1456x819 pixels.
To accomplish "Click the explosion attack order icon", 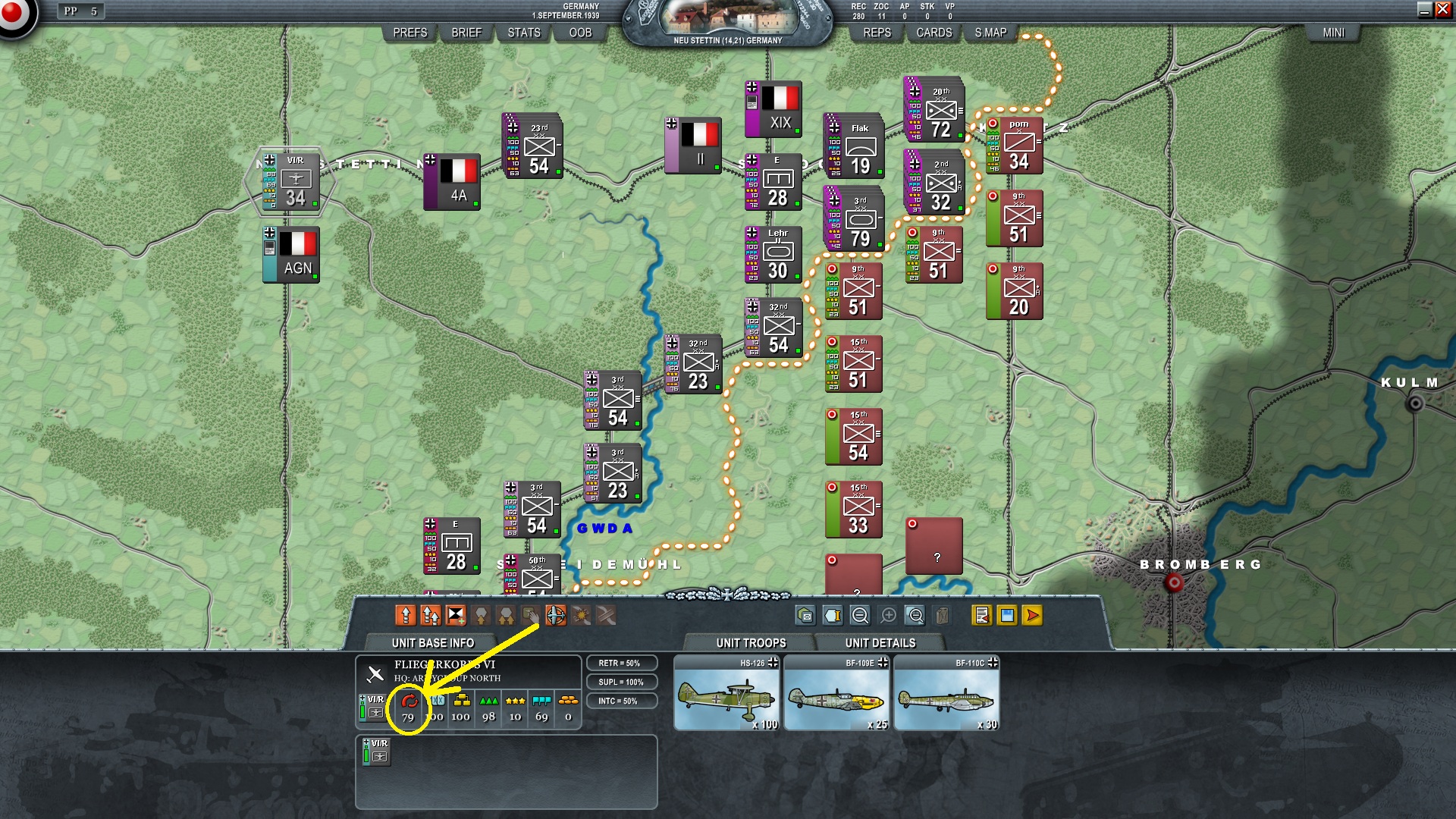I will 580,616.
